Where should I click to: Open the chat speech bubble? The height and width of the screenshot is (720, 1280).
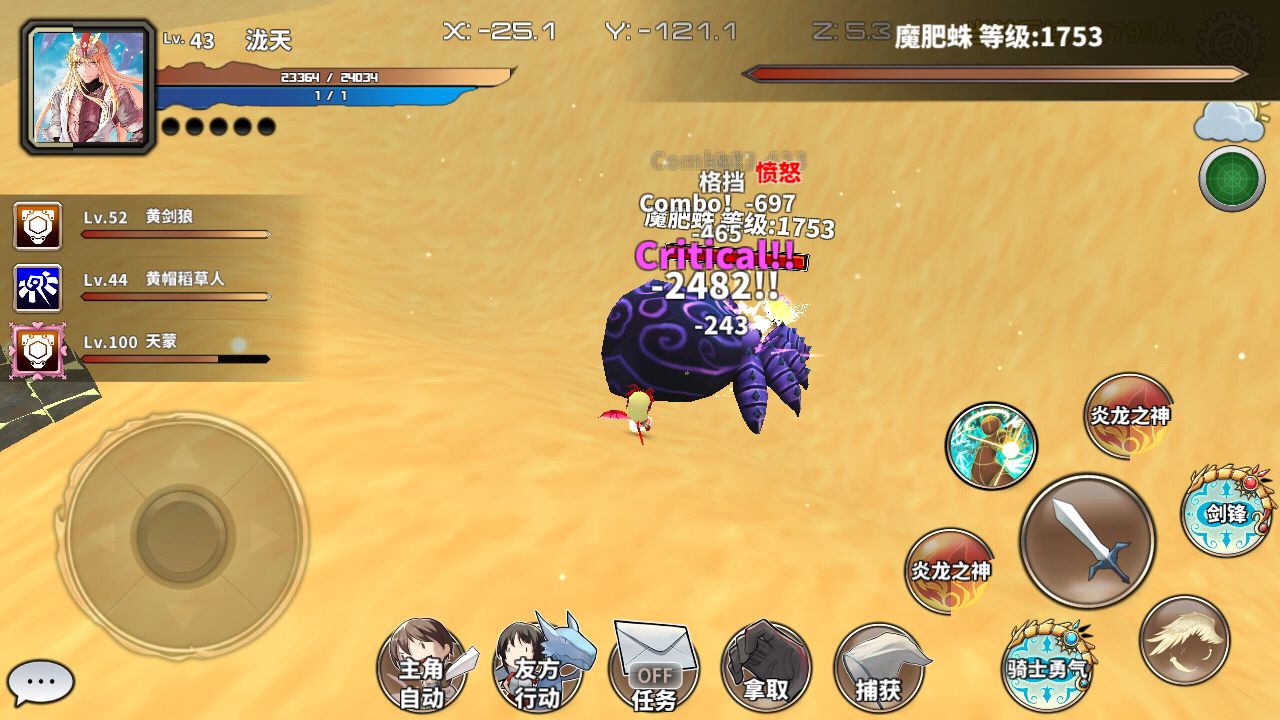[41, 683]
